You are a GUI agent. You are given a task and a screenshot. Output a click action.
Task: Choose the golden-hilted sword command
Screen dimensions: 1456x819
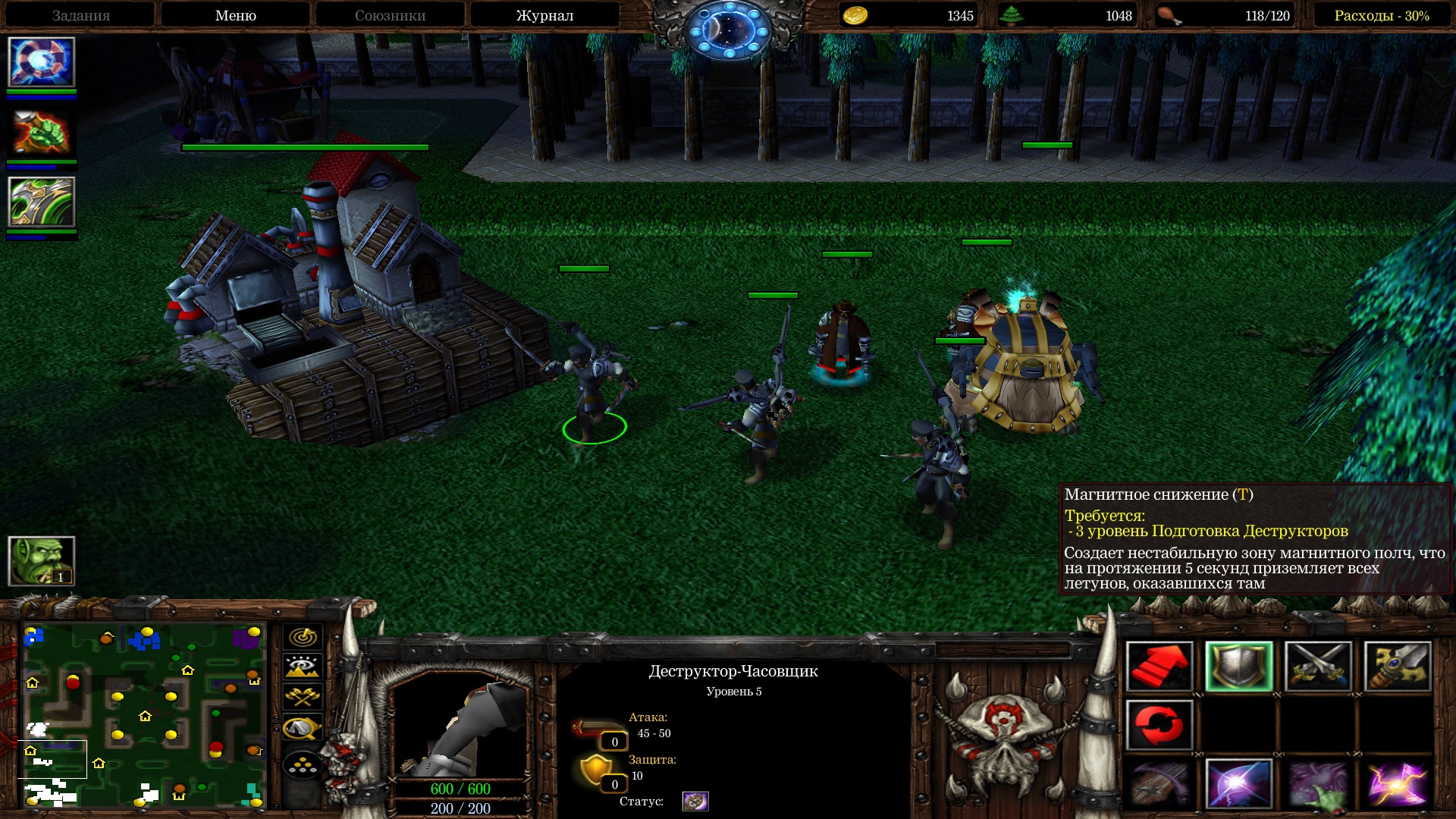(1398, 667)
